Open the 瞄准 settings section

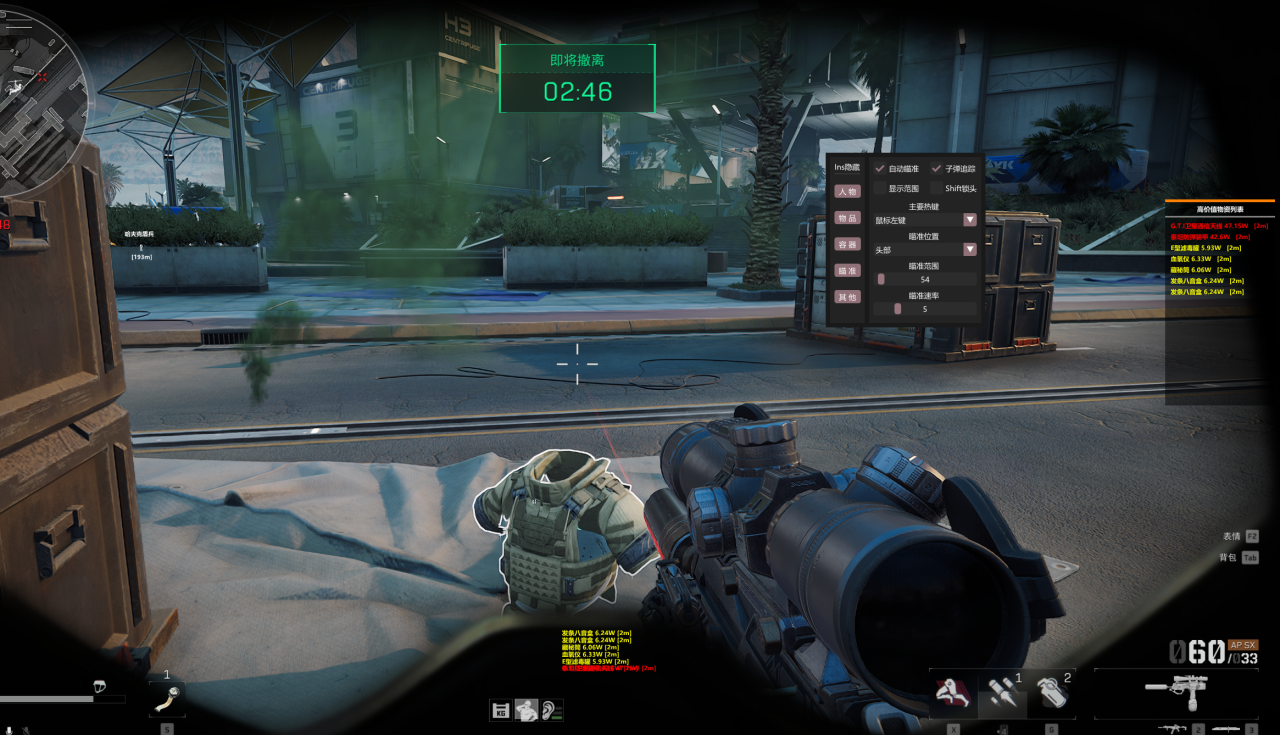(847, 270)
